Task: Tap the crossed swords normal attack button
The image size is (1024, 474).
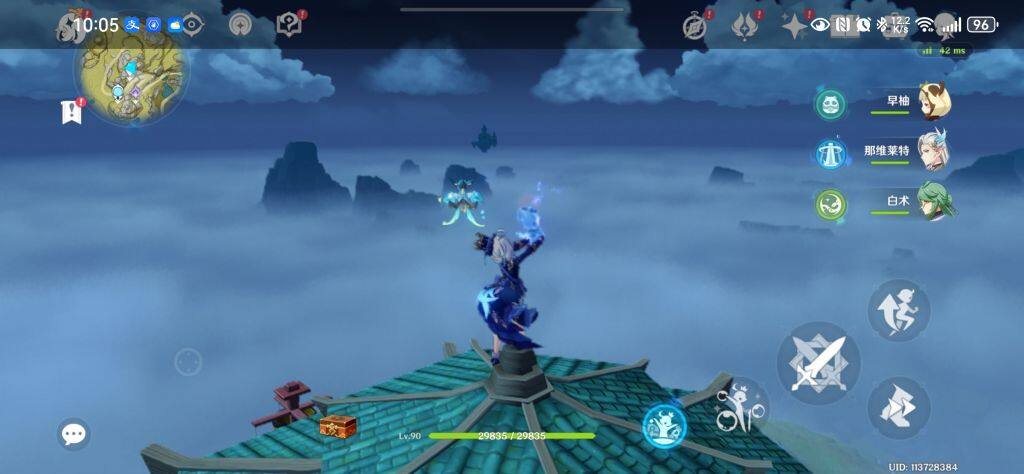Action: click(x=818, y=362)
